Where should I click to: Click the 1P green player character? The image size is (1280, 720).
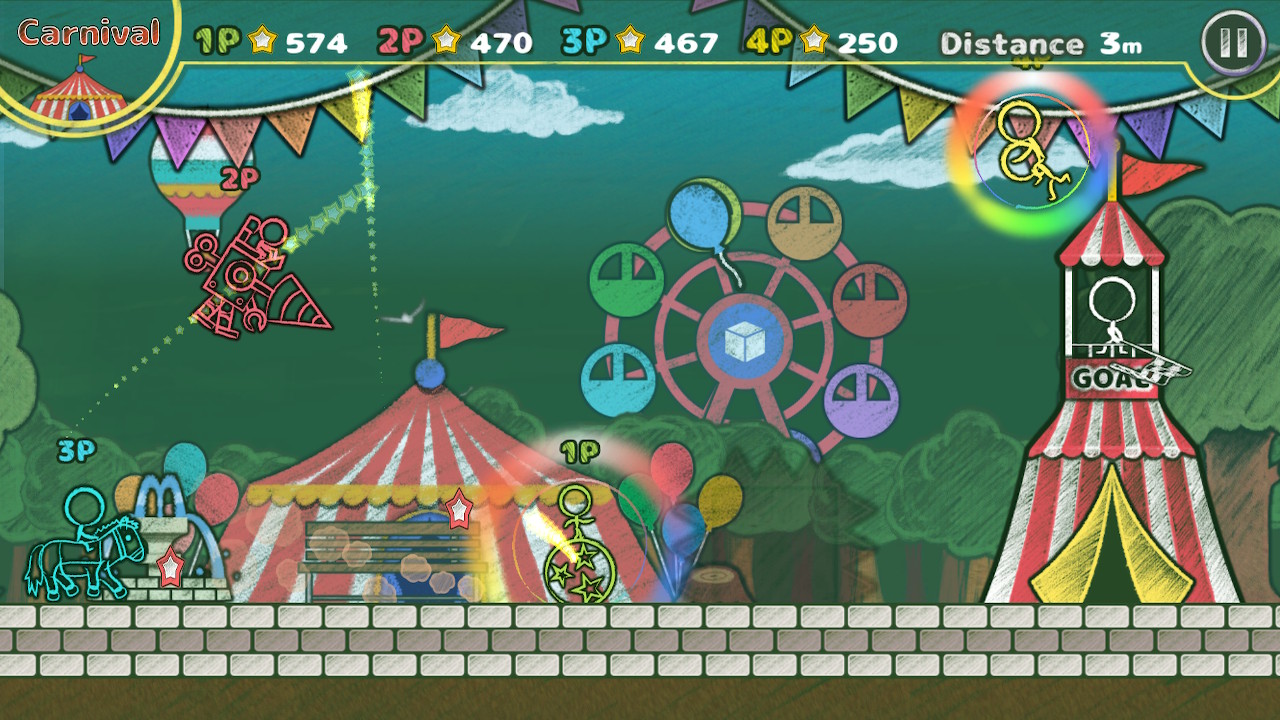pyautogui.click(x=578, y=530)
